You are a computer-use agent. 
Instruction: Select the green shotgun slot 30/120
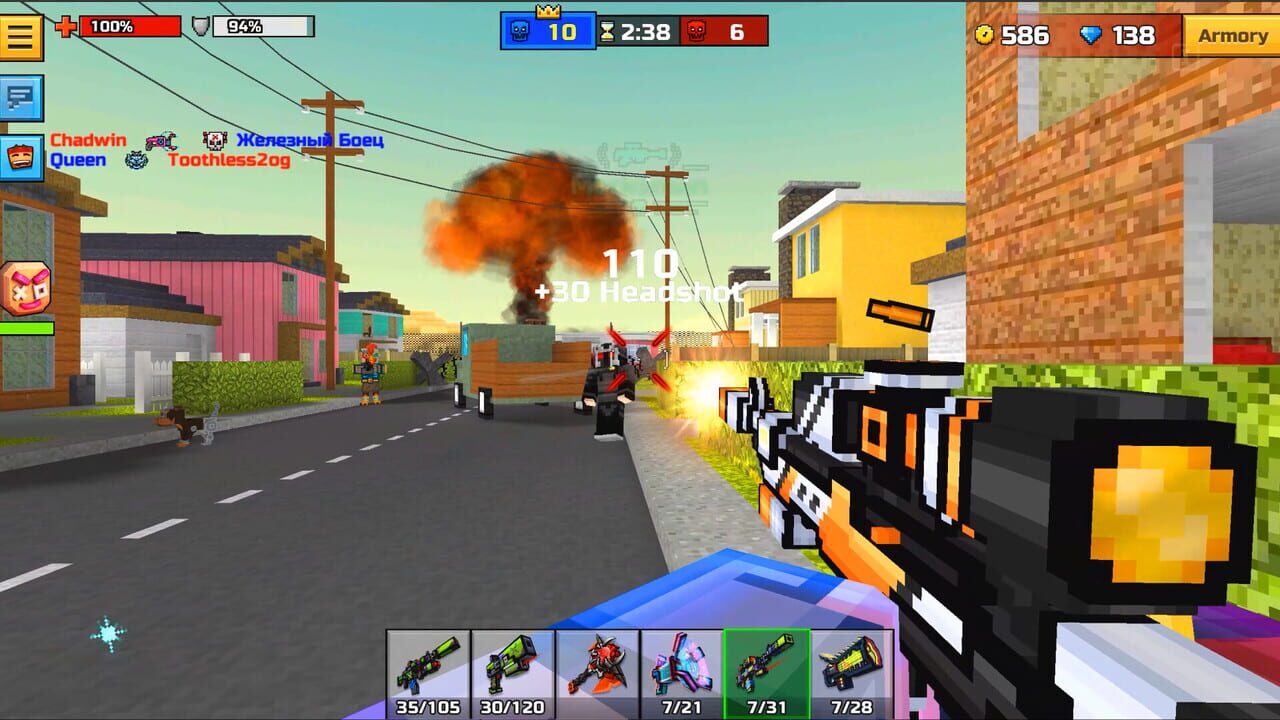(x=515, y=675)
